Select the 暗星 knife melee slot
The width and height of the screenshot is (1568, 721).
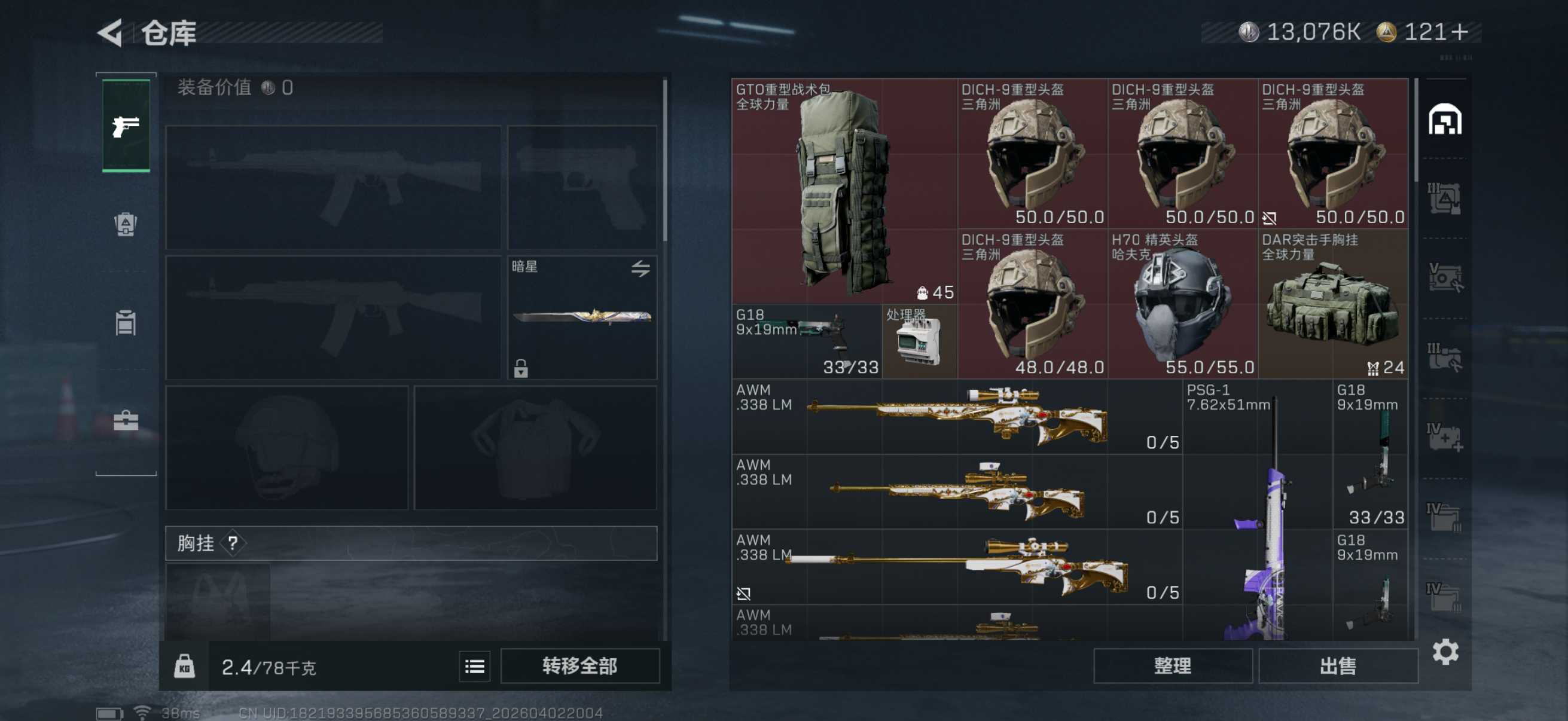[581, 316]
